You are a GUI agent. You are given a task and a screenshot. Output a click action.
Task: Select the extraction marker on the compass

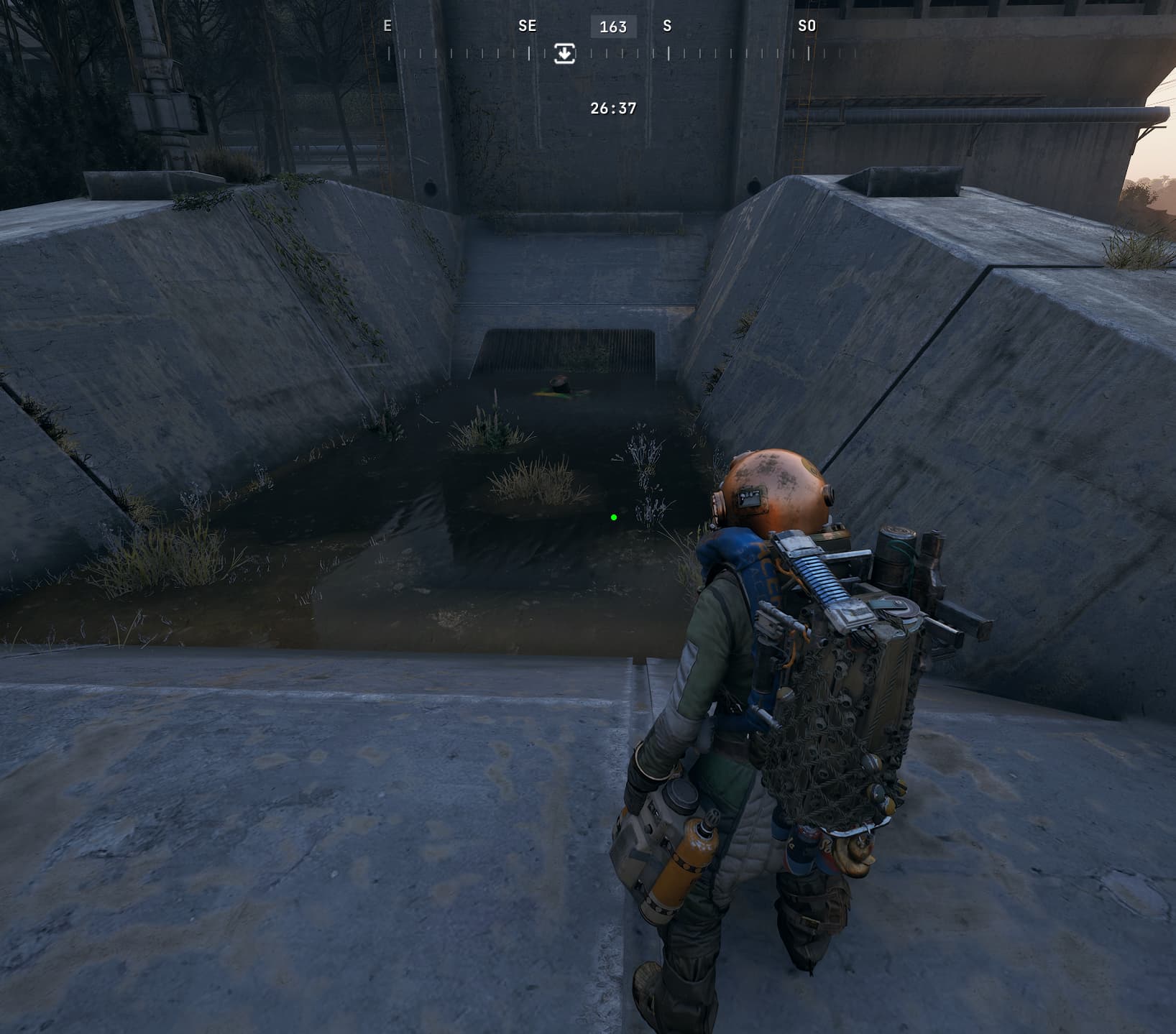[564, 54]
